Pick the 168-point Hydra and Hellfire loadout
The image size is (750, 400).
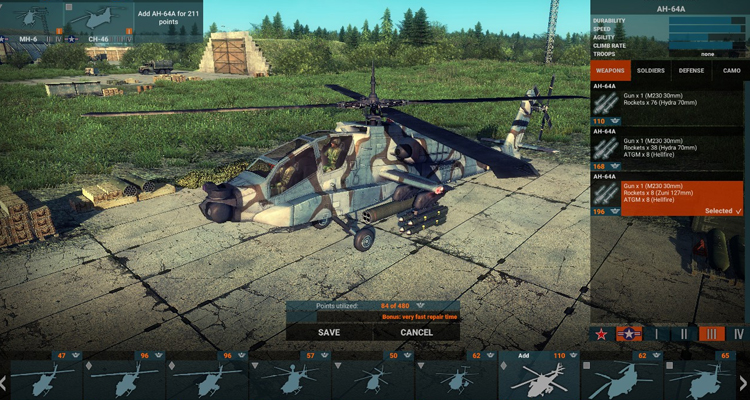[668, 148]
